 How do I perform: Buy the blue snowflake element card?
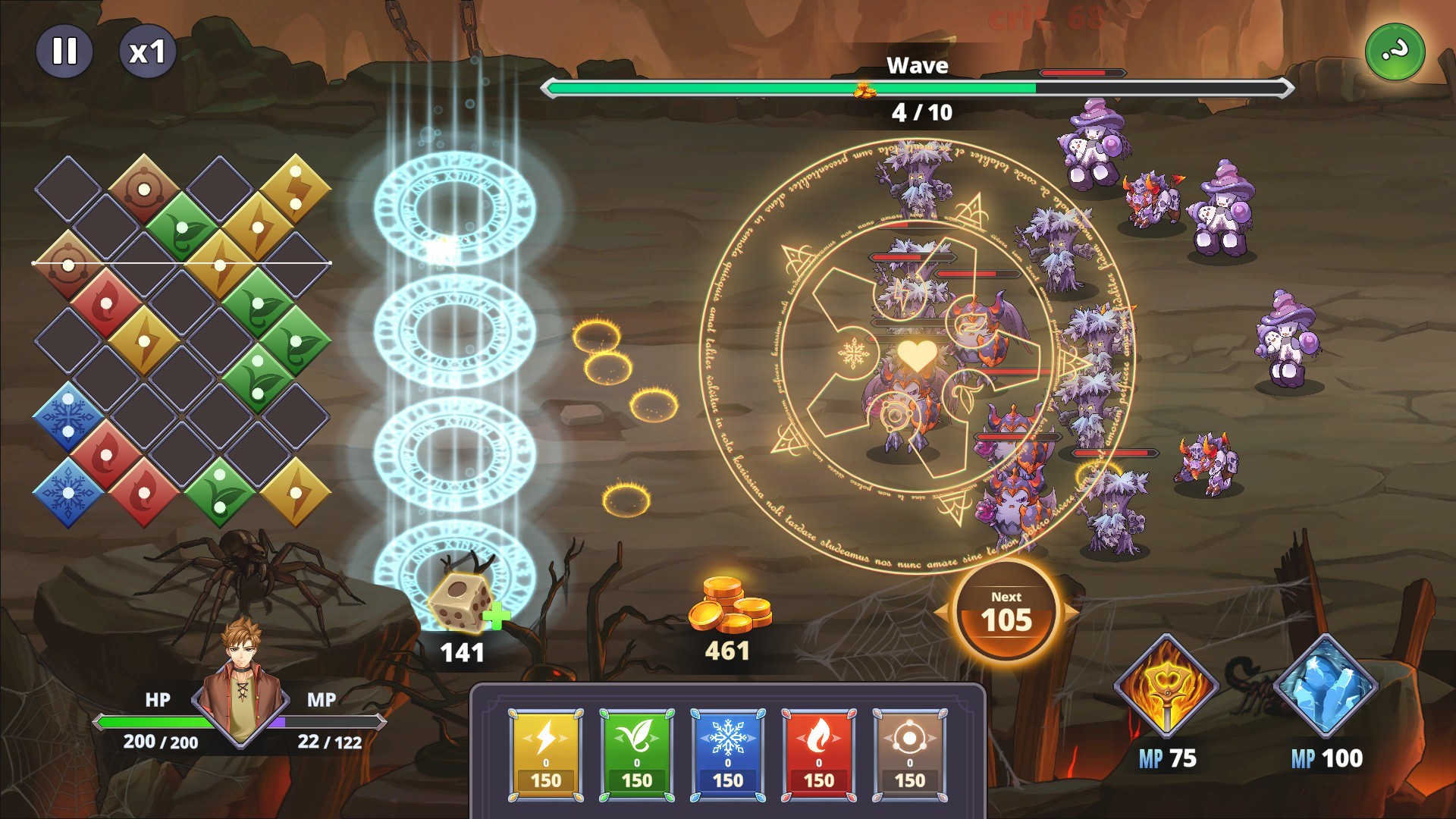728,755
